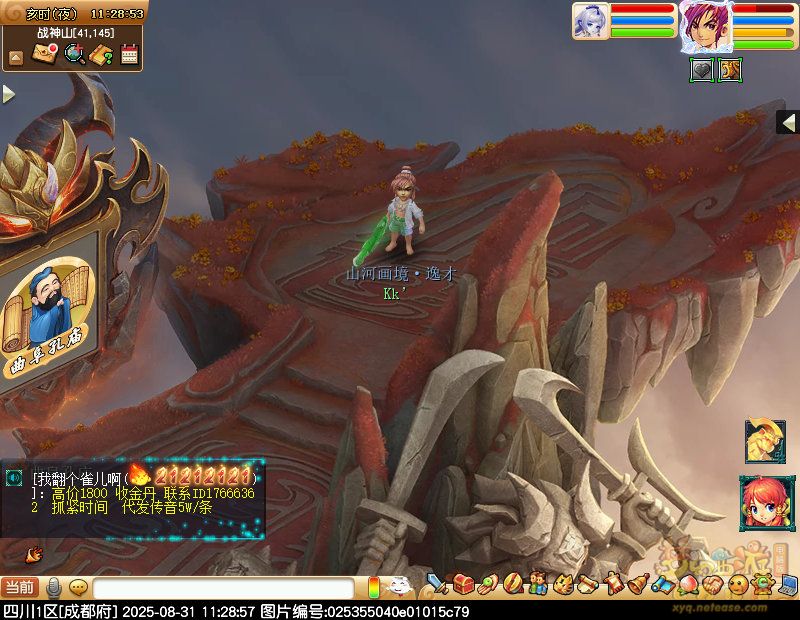This screenshot has height=620, width=800.
Task: Expand the right side panel arrow
Action: pyautogui.click(x=788, y=122)
